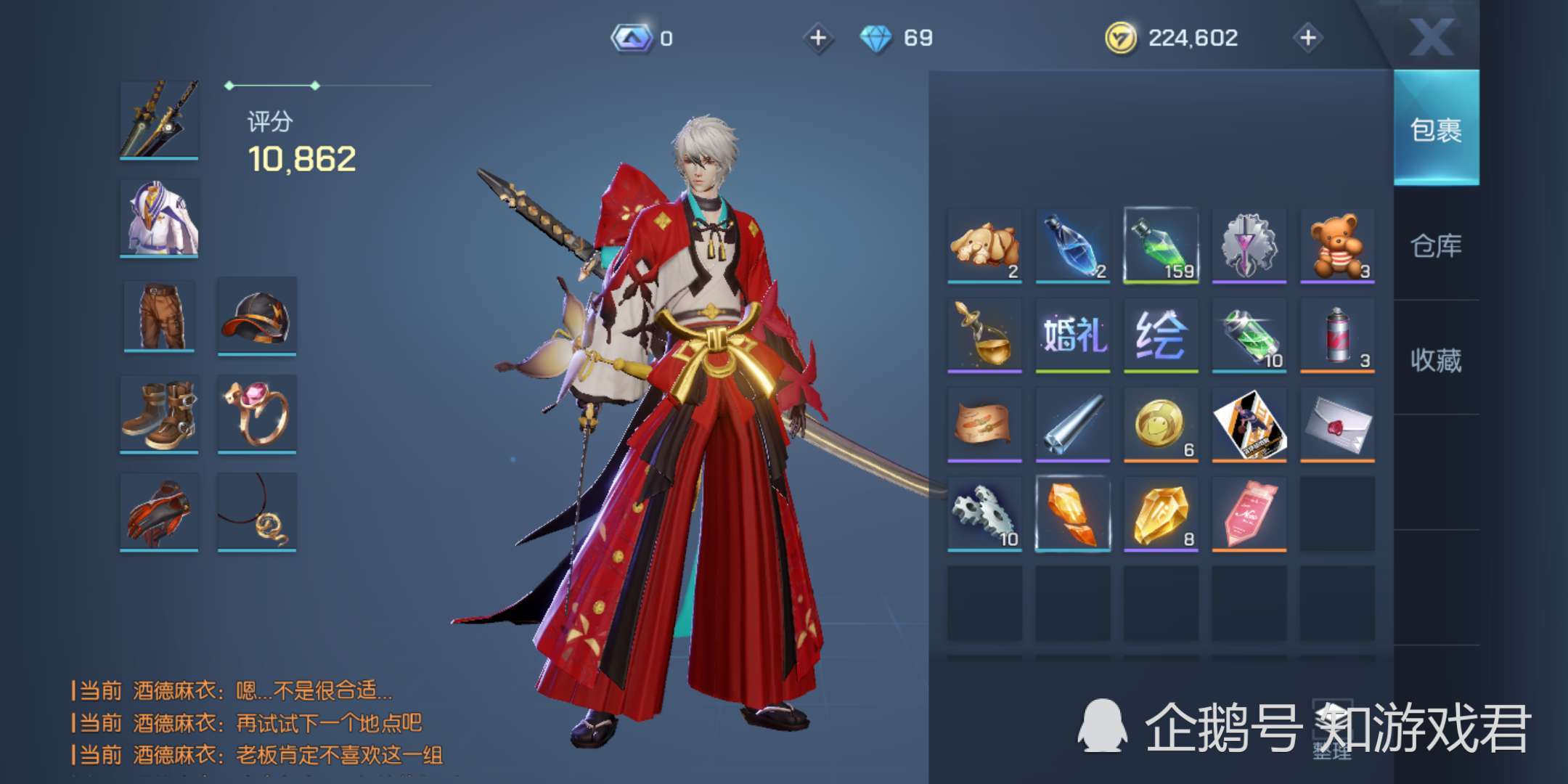This screenshot has height=784, width=1568.
Task: Inspect the gold pendant necklace slot
Action: (257, 513)
